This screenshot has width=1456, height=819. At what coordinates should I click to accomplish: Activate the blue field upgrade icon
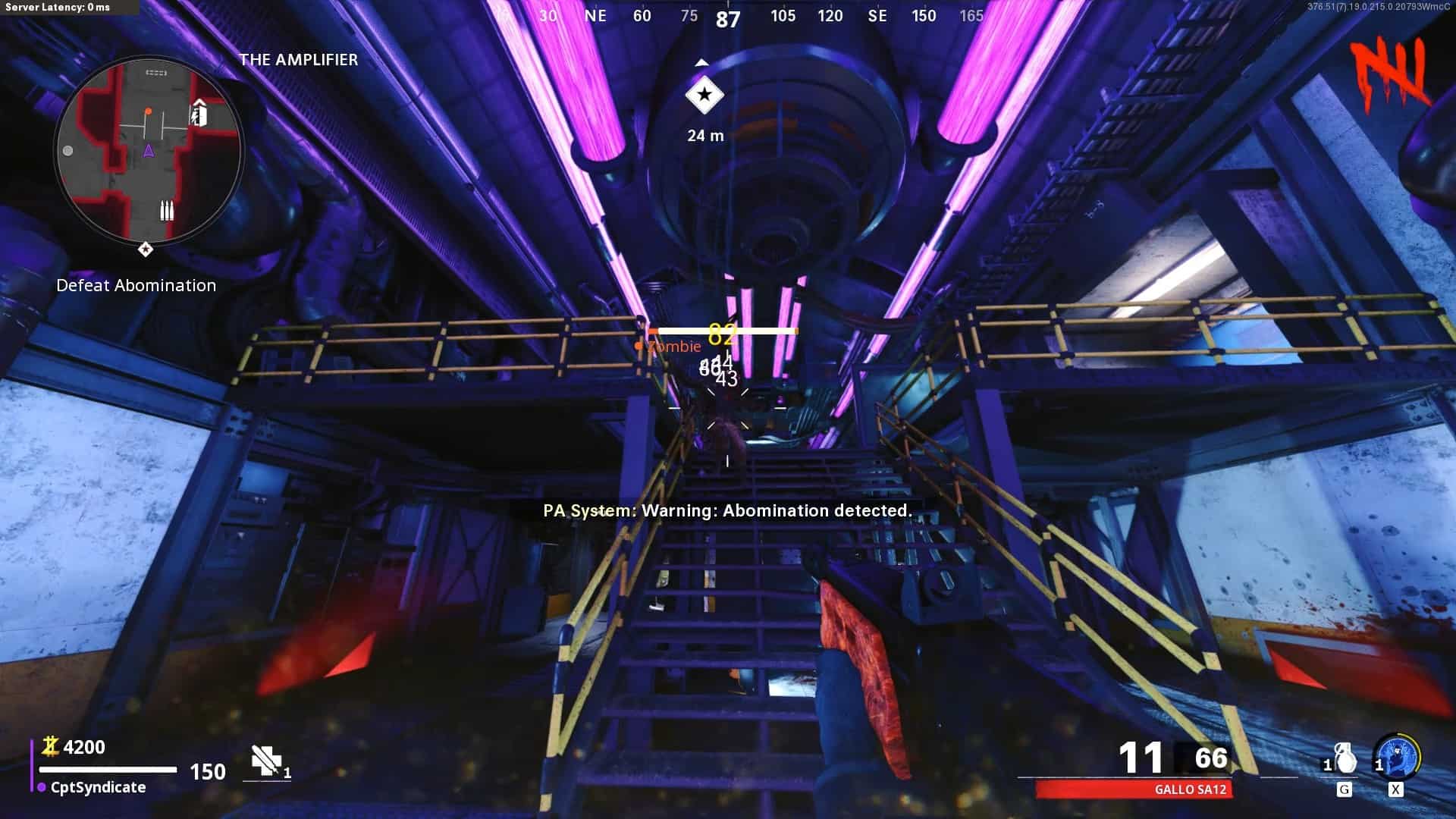click(1396, 757)
